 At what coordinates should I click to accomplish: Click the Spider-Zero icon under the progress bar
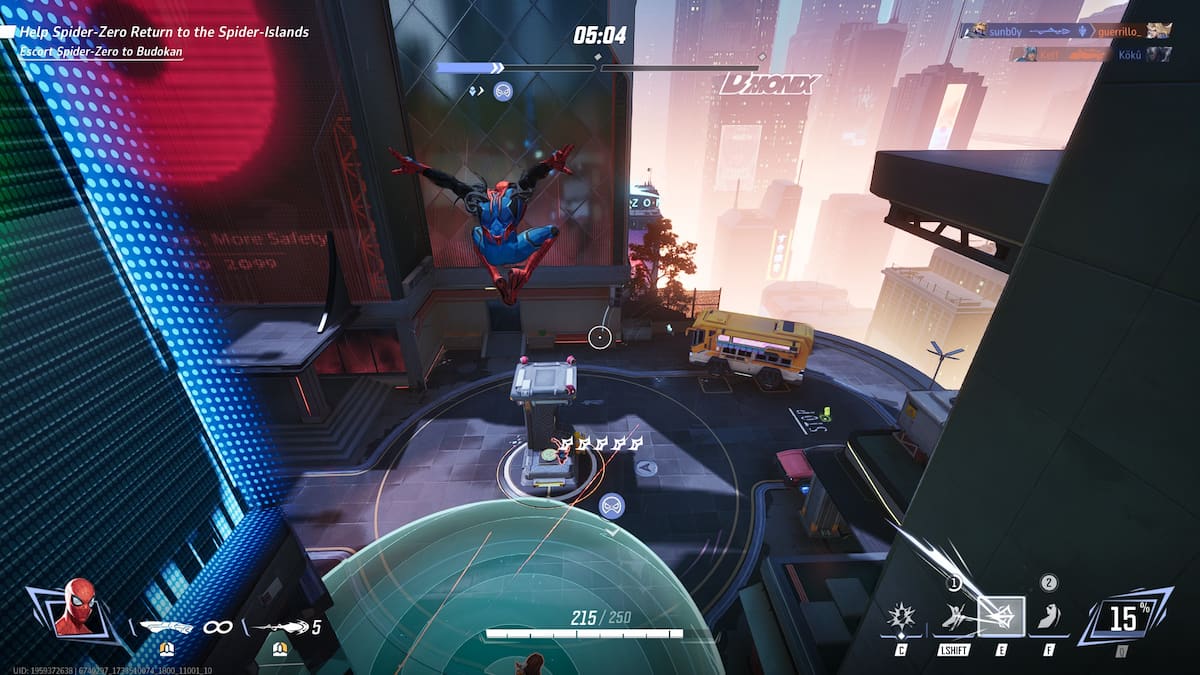(x=503, y=91)
